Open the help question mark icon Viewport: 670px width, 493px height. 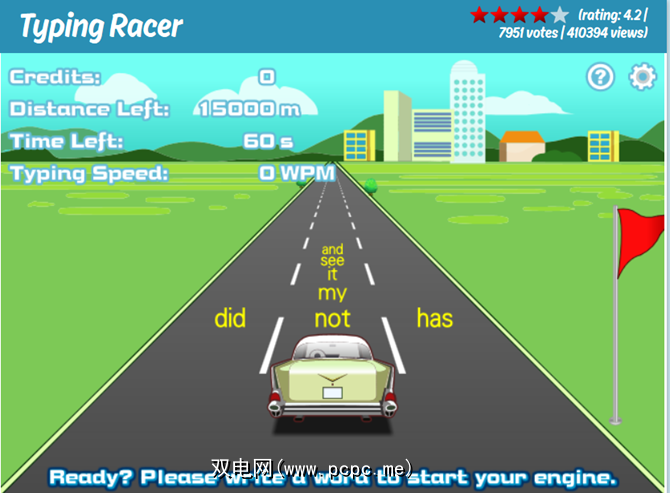[600, 77]
